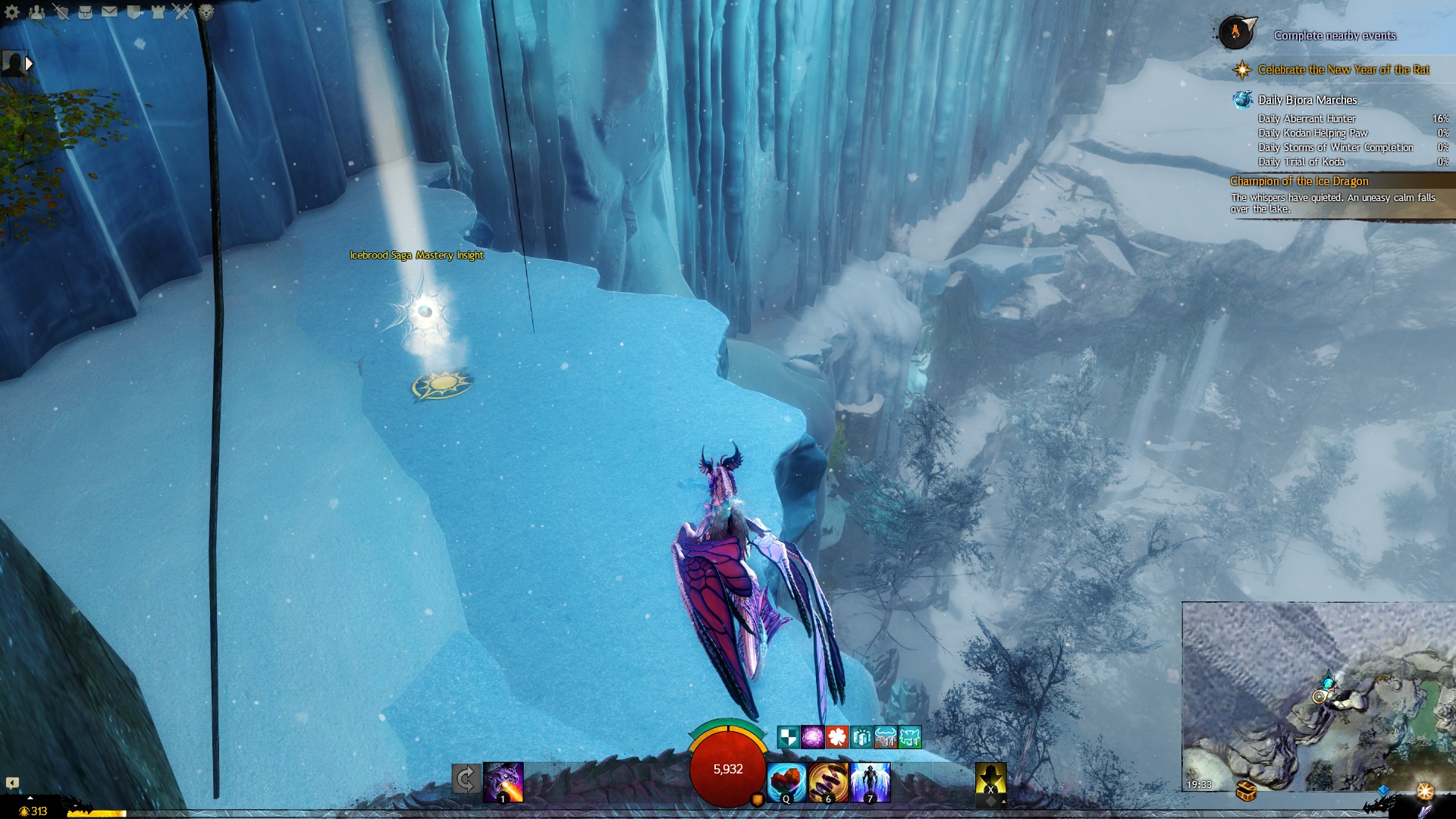Select the four-leaf clover buff icon
This screenshot has width=1456, height=819.
point(836,736)
